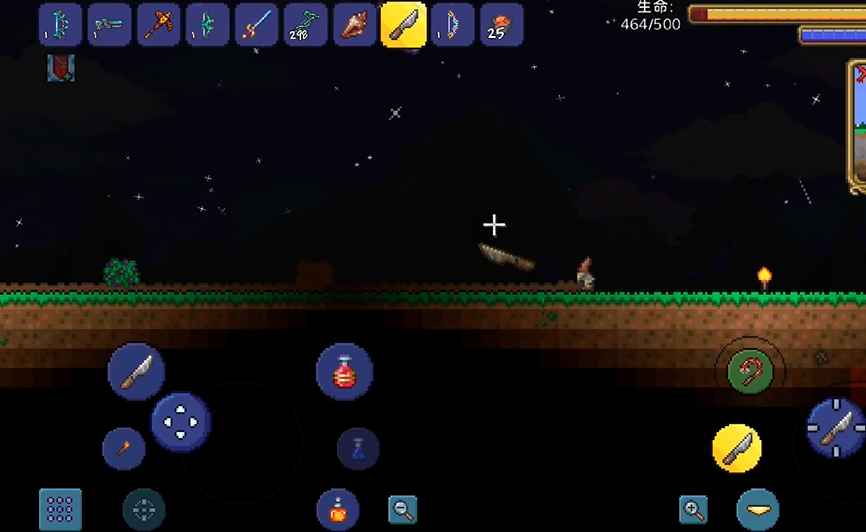
Task: Select the highlighted knife hotbar slot
Action: click(x=403, y=25)
